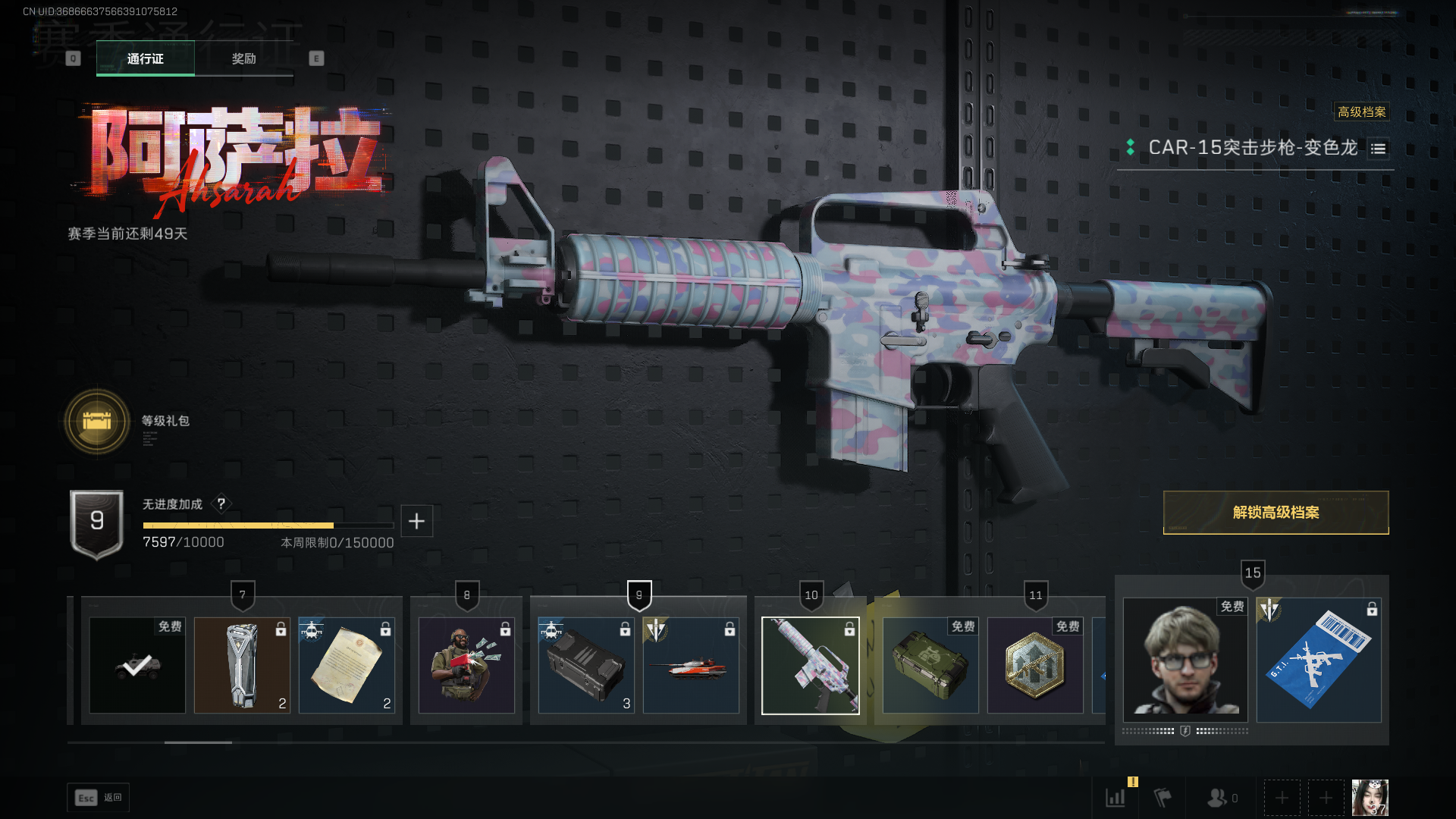Click the player avatar portrait
Viewport: 1456px width, 819px height.
pos(1370,798)
